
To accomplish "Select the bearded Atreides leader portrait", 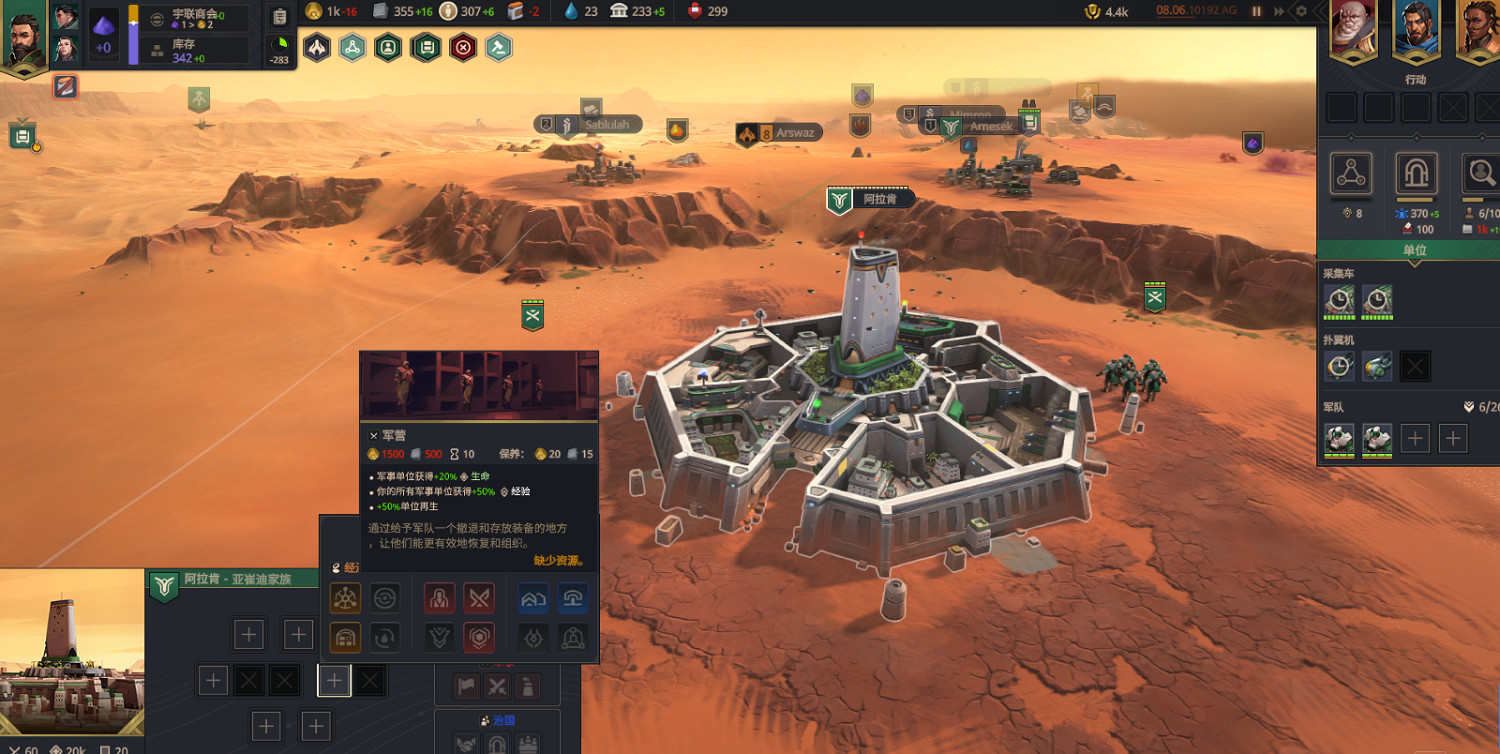I will 23,38.
